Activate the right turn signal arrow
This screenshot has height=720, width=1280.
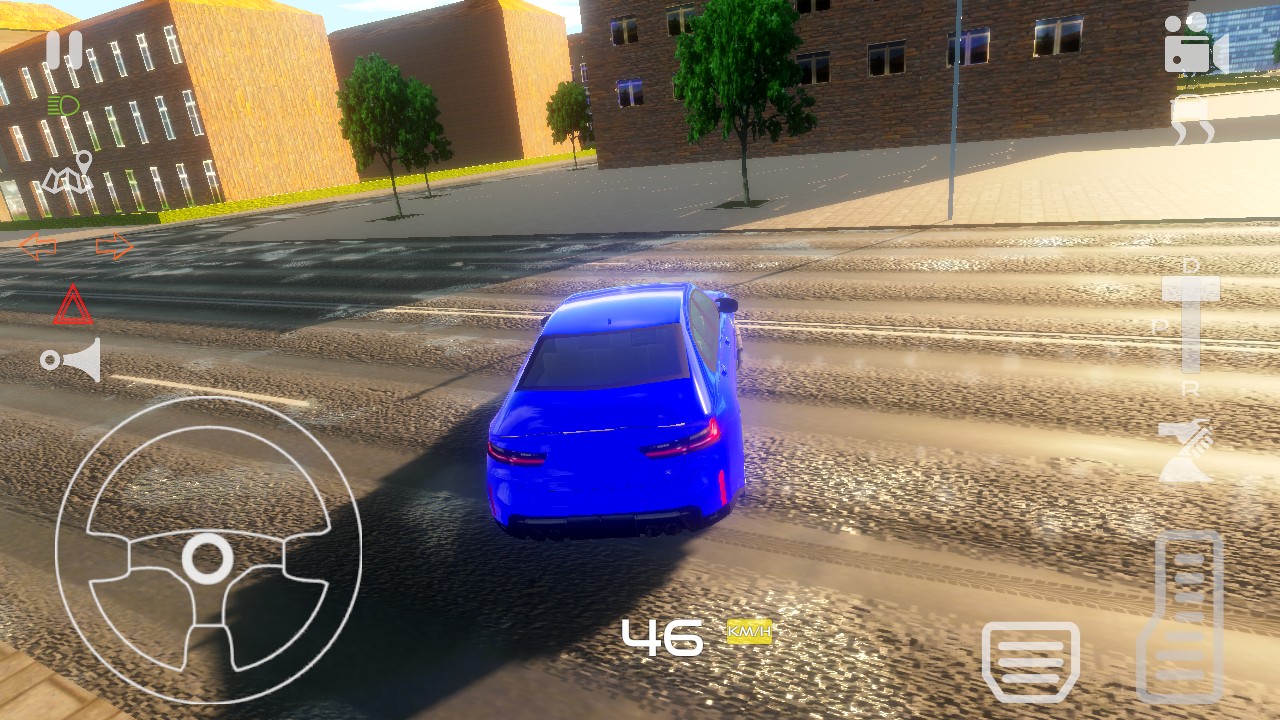114,246
